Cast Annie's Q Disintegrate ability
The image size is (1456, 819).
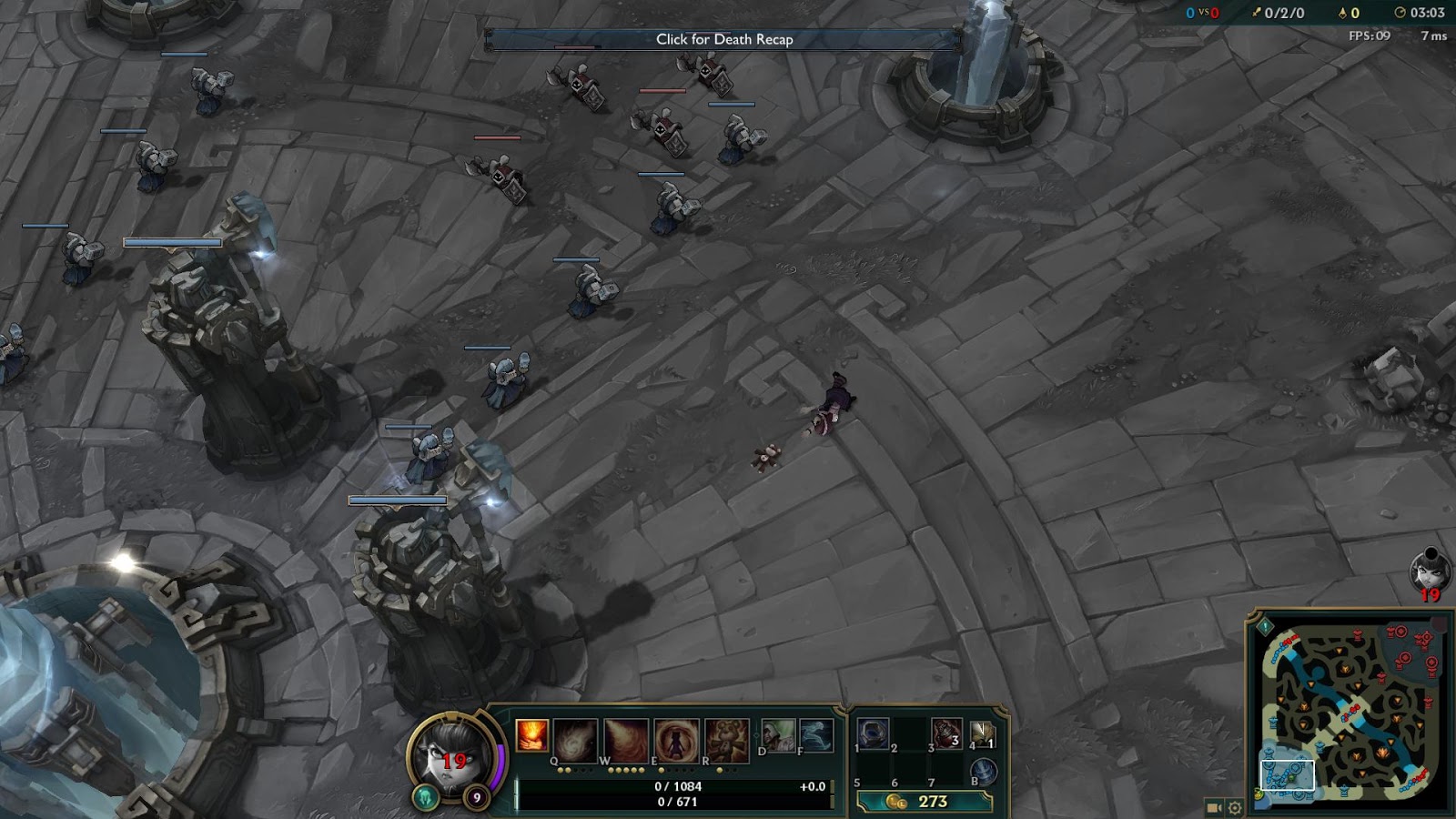[576, 738]
